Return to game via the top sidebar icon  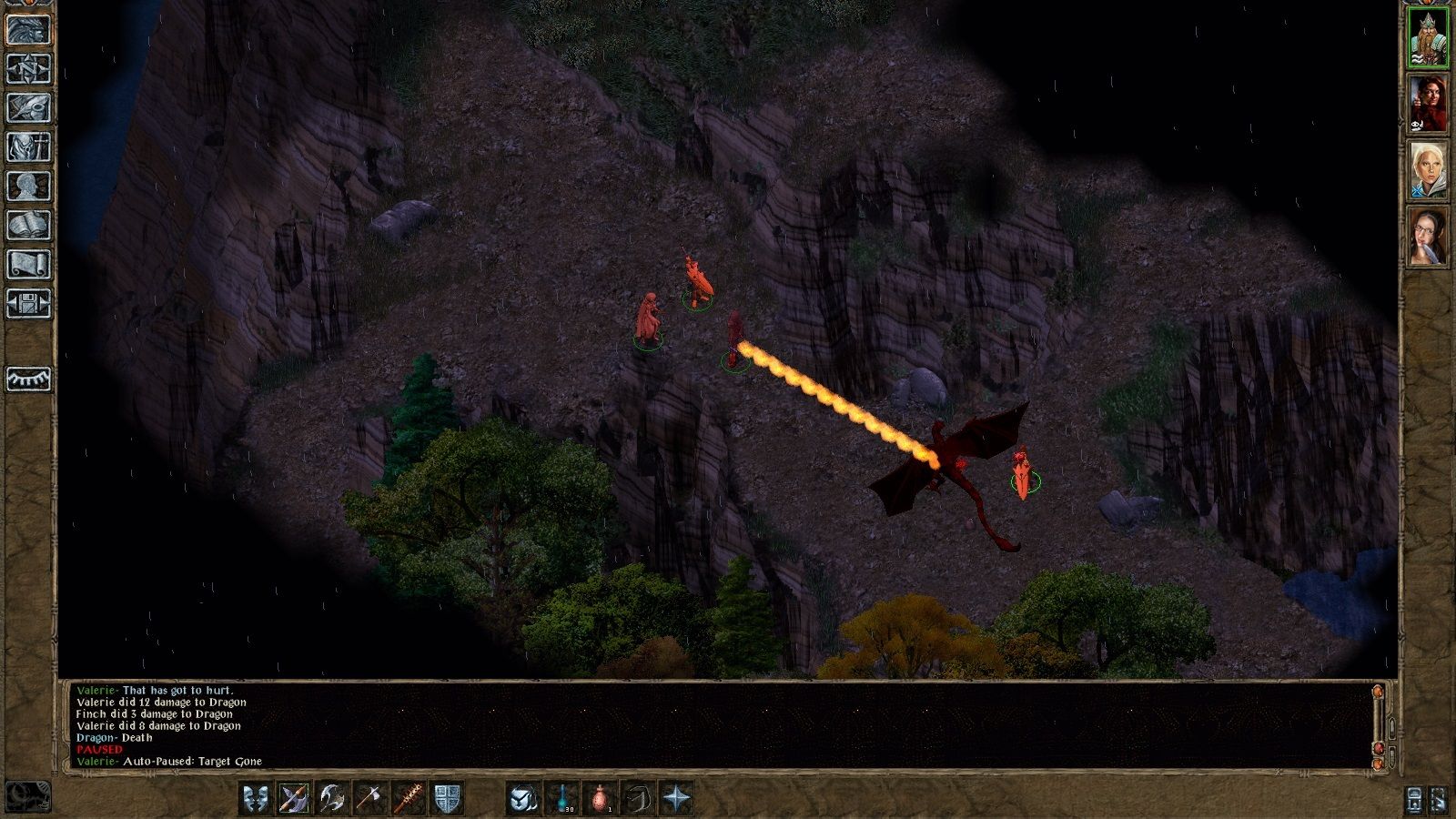27,29
